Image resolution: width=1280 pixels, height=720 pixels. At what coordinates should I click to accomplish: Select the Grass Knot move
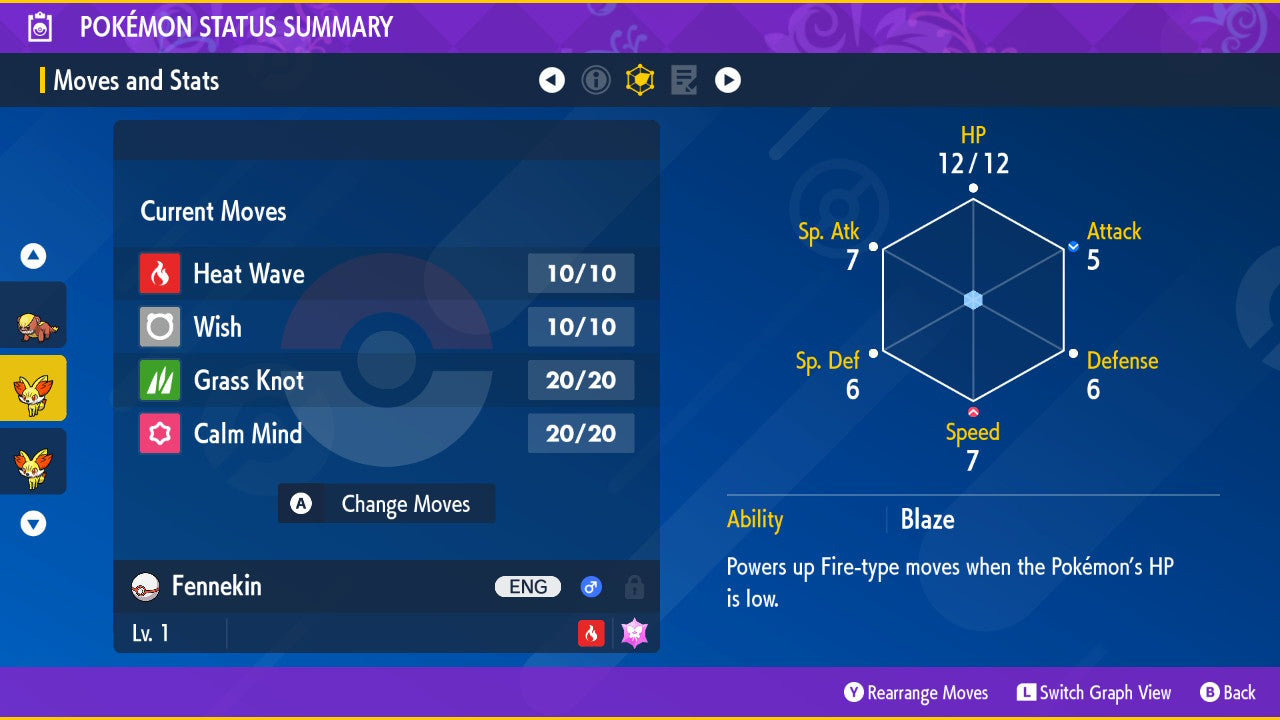tap(386, 380)
